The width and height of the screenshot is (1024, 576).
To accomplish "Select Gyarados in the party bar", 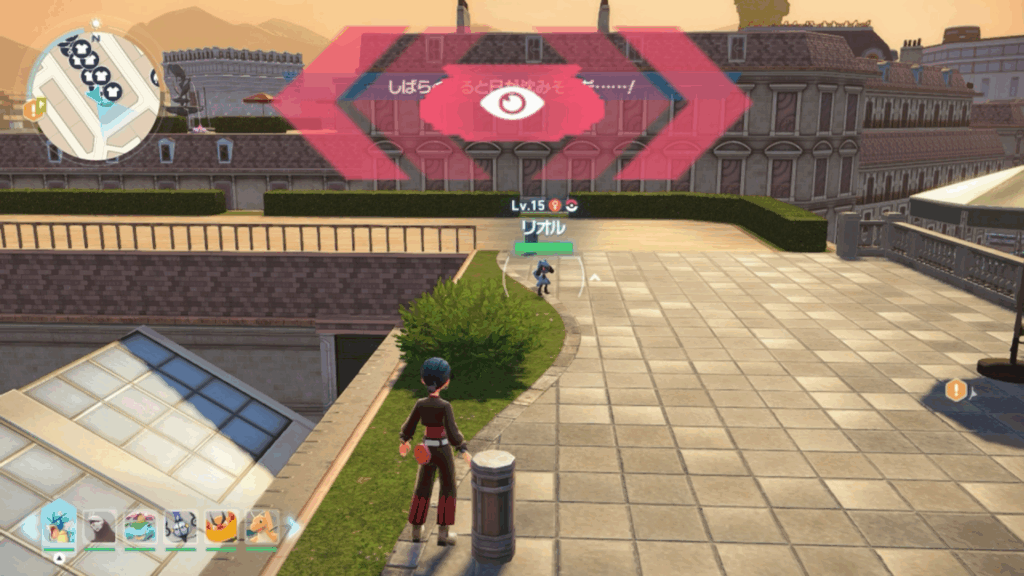I will point(59,527).
